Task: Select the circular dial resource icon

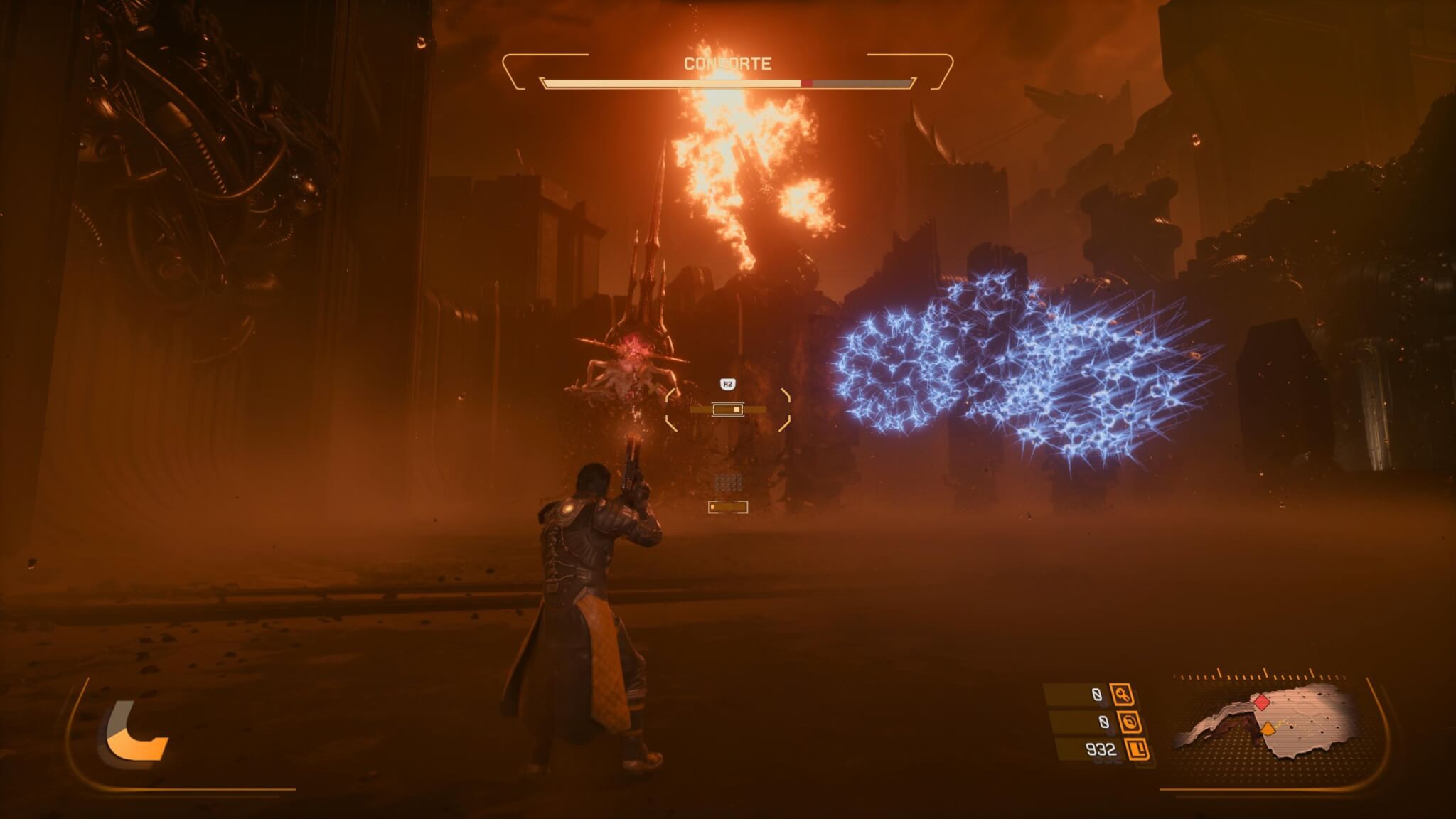Action: 1129,722
